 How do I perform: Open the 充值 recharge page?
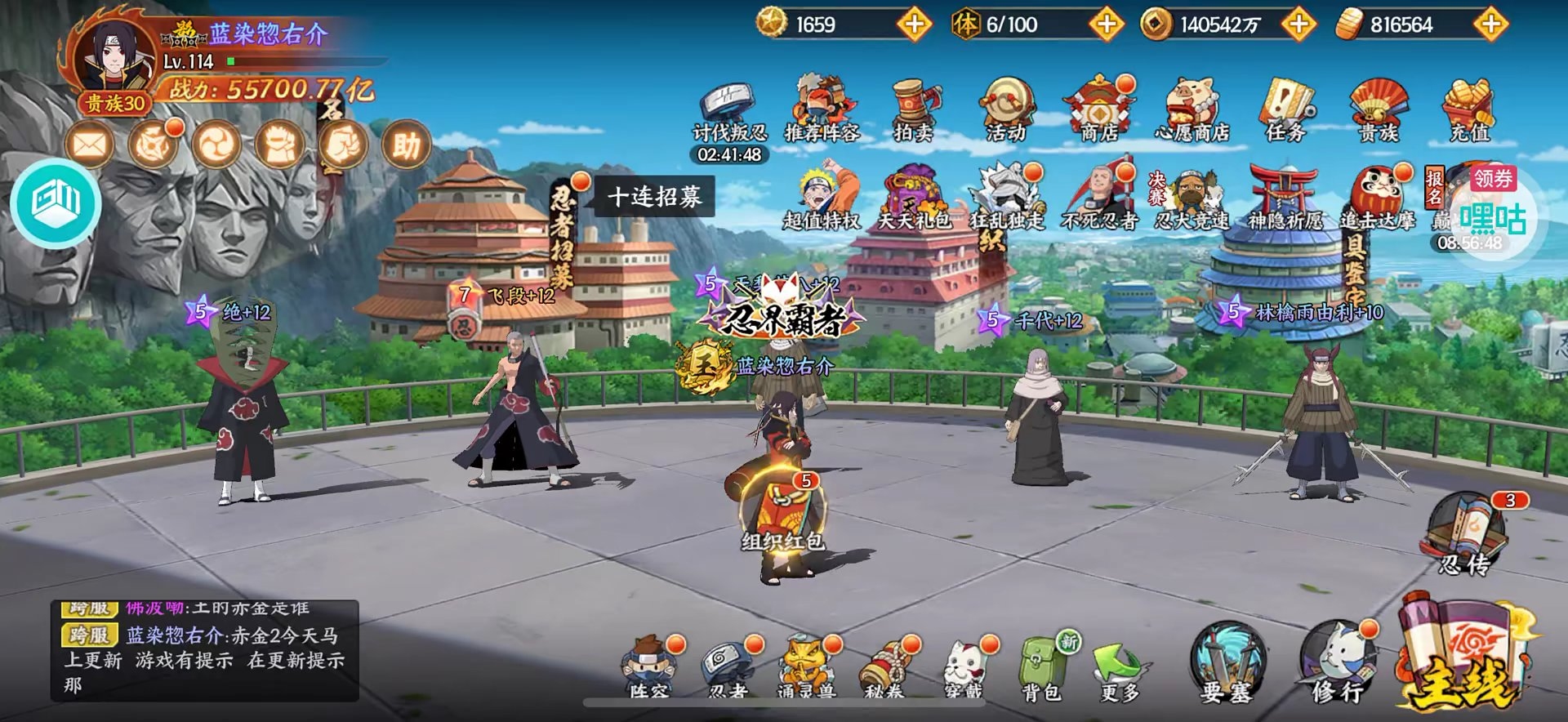1469,109
